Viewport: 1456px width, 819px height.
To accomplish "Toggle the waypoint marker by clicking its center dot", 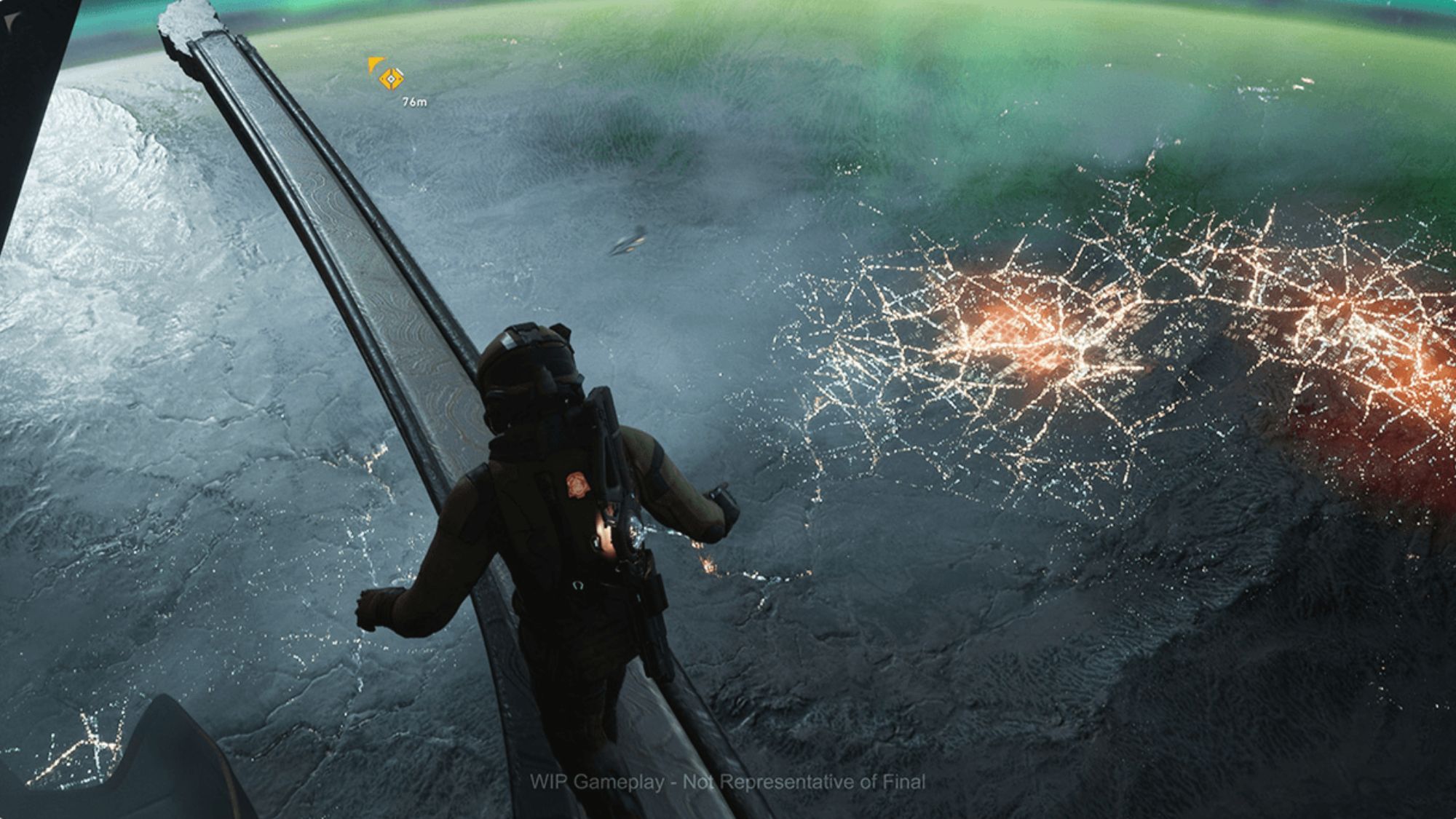I will [x=391, y=80].
